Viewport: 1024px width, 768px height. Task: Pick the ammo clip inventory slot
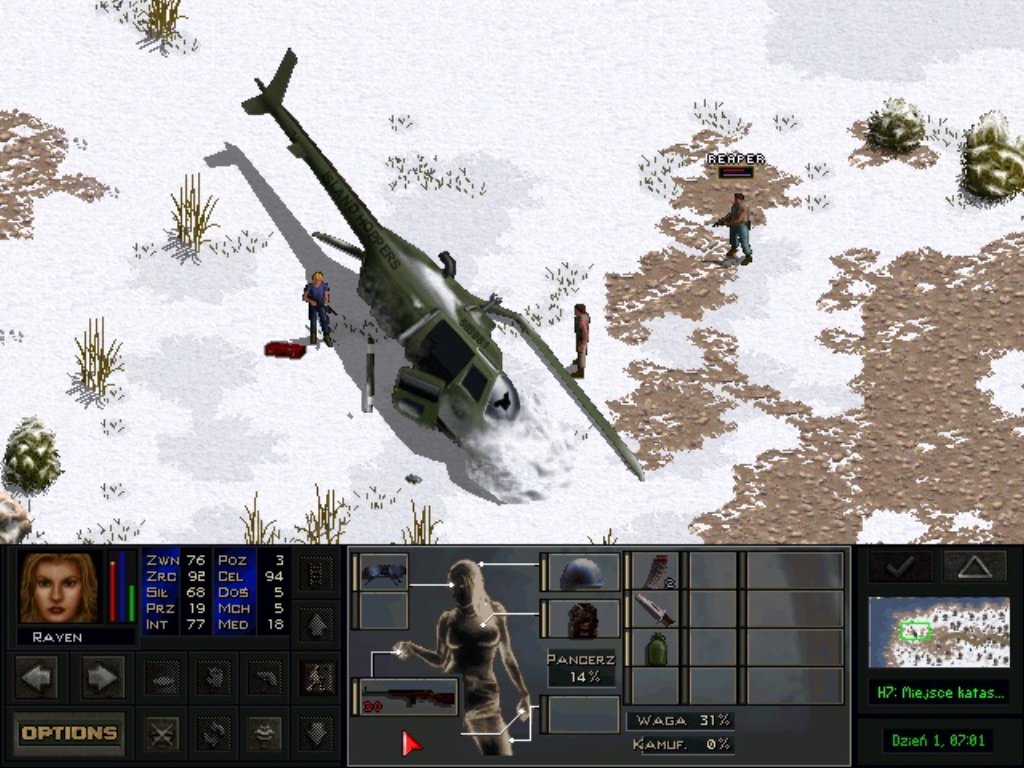[656, 571]
